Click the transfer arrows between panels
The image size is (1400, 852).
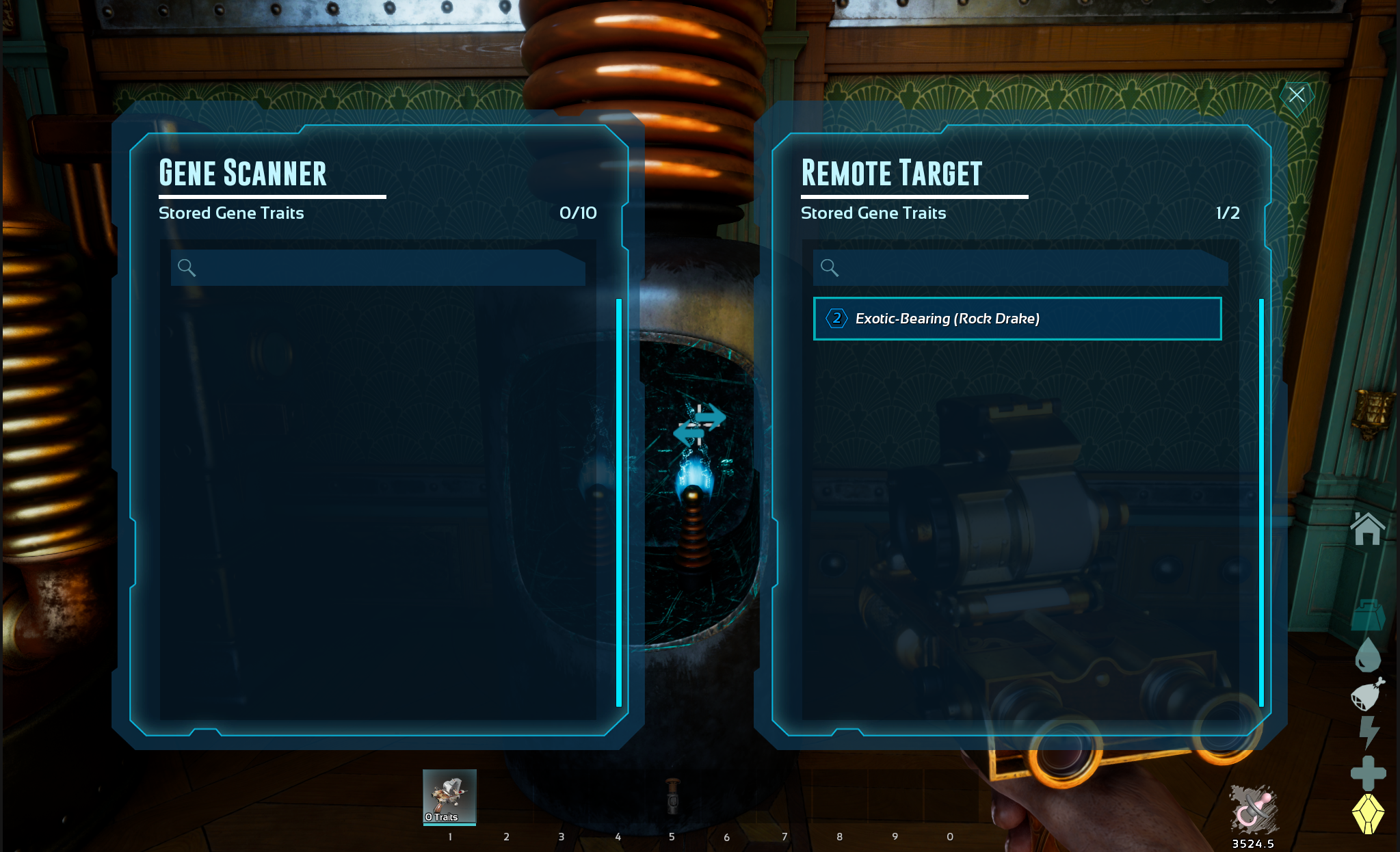point(700,425)
